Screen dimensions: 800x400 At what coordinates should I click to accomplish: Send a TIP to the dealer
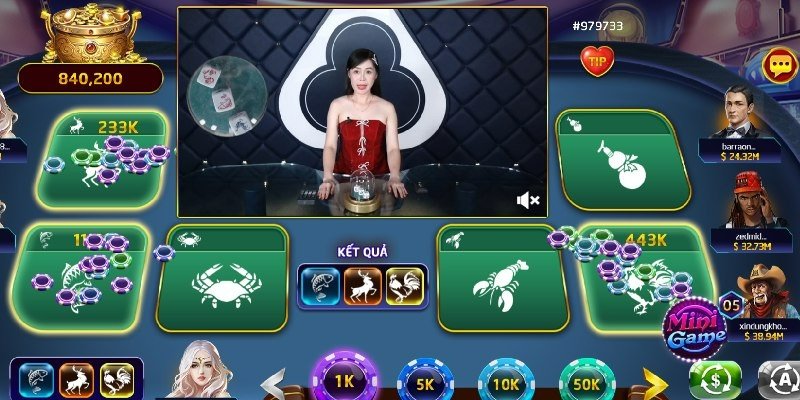point(597,60)
